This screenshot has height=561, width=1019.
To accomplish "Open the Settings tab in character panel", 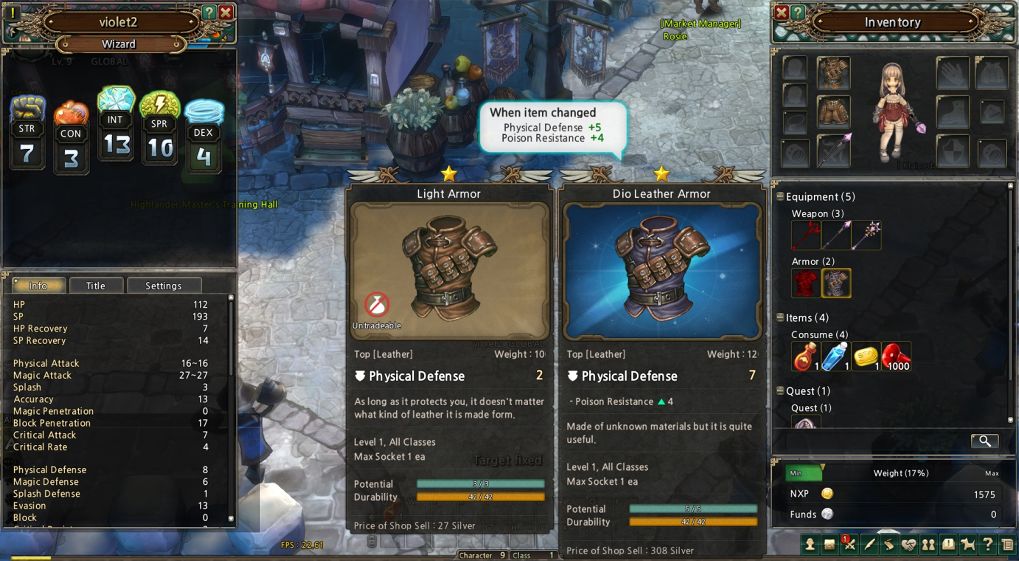I will pos(164,285).
